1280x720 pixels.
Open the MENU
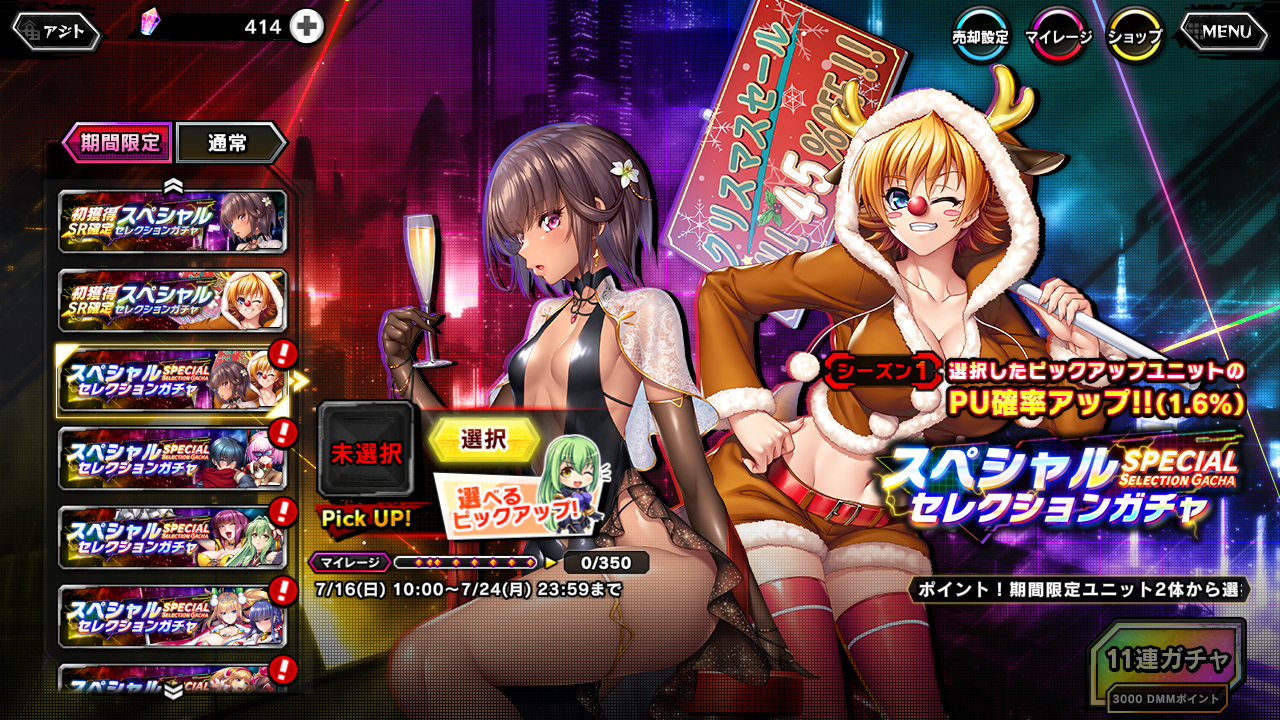(x=1218, y=31)
